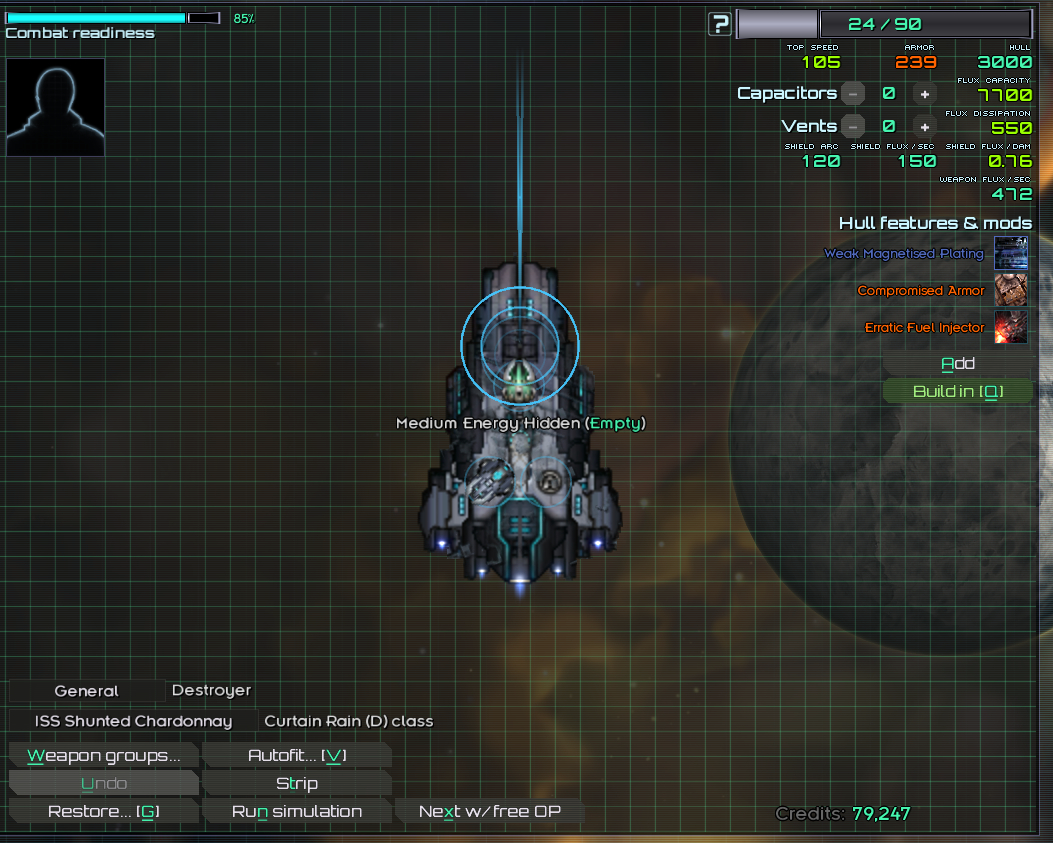The height and width of the screenshot is (843, 1053).
Task: Increase the Capacitors count
Action: coord(925,94)
